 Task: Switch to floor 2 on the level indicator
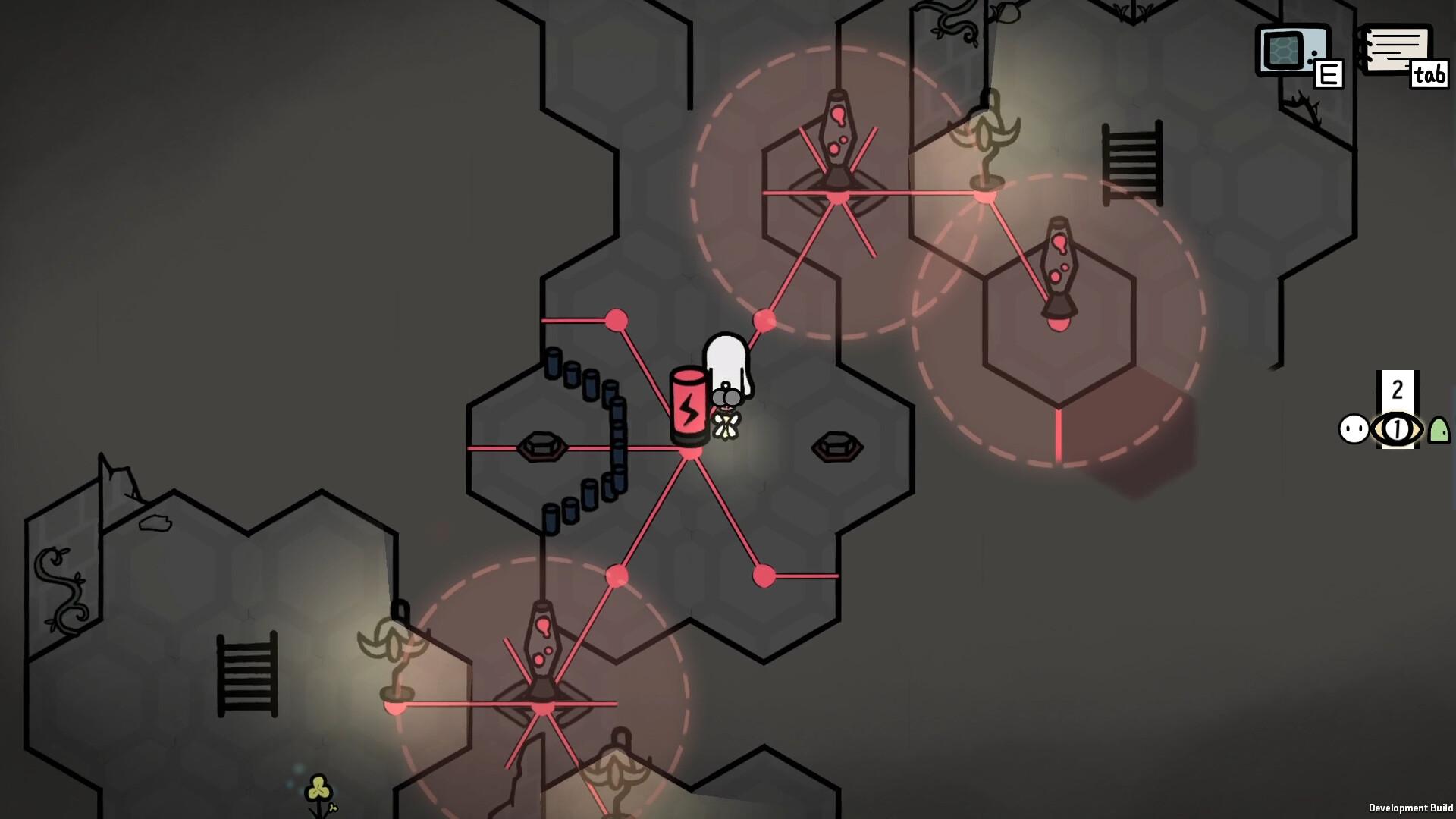click(1397, 390)
